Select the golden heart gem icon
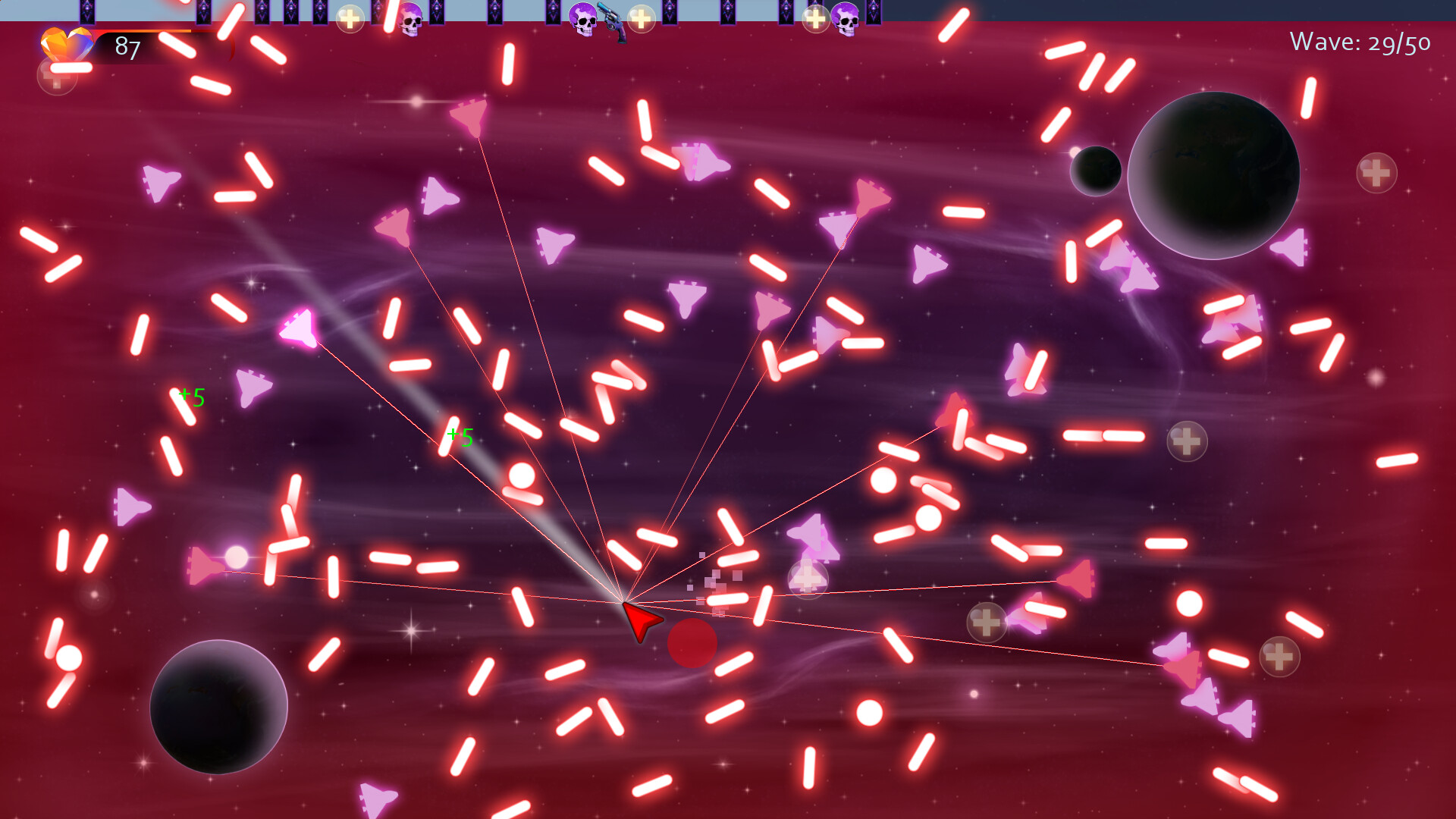 (67, 44)
